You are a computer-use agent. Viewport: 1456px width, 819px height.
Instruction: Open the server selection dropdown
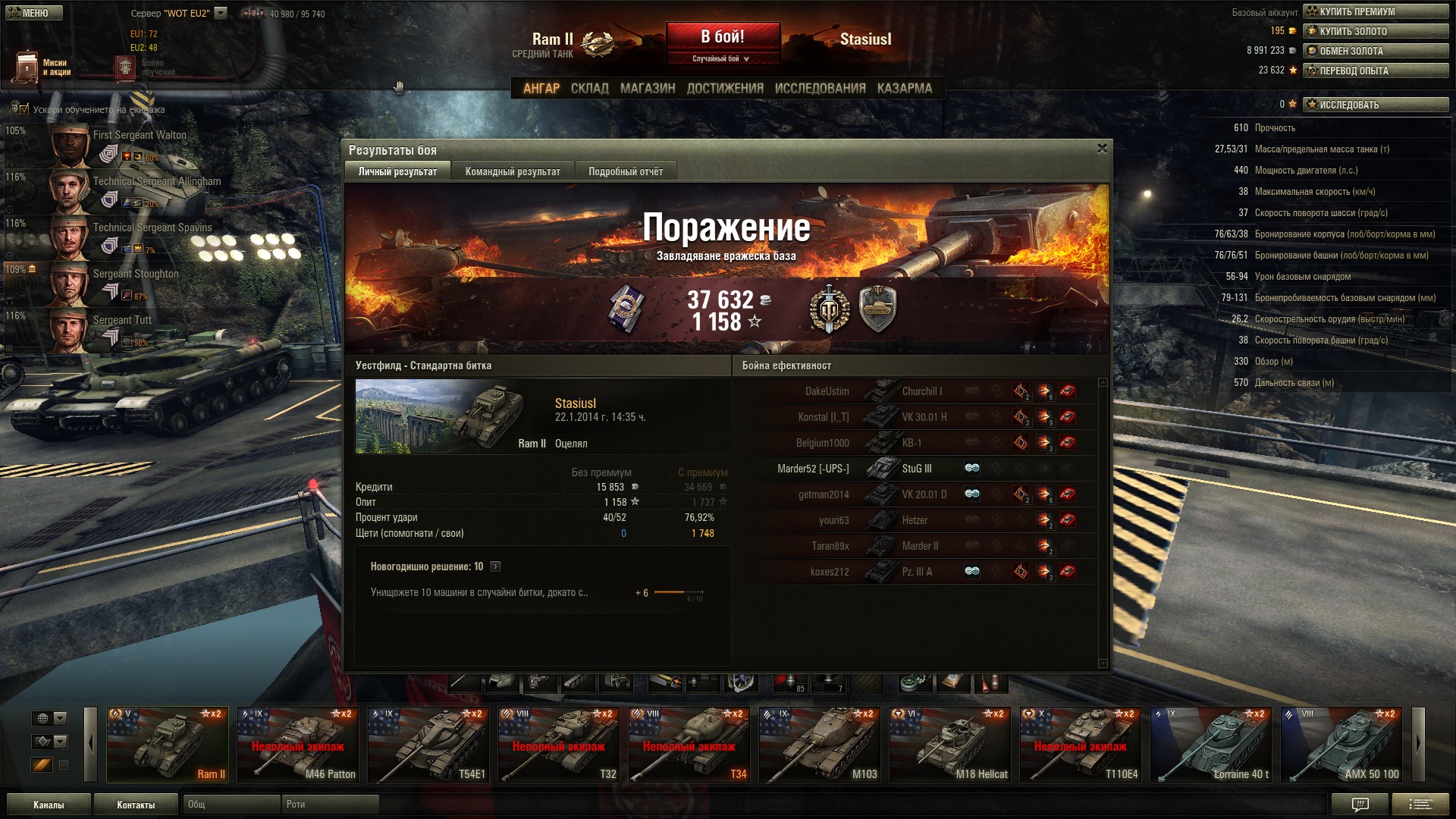[x=221, y=13]
